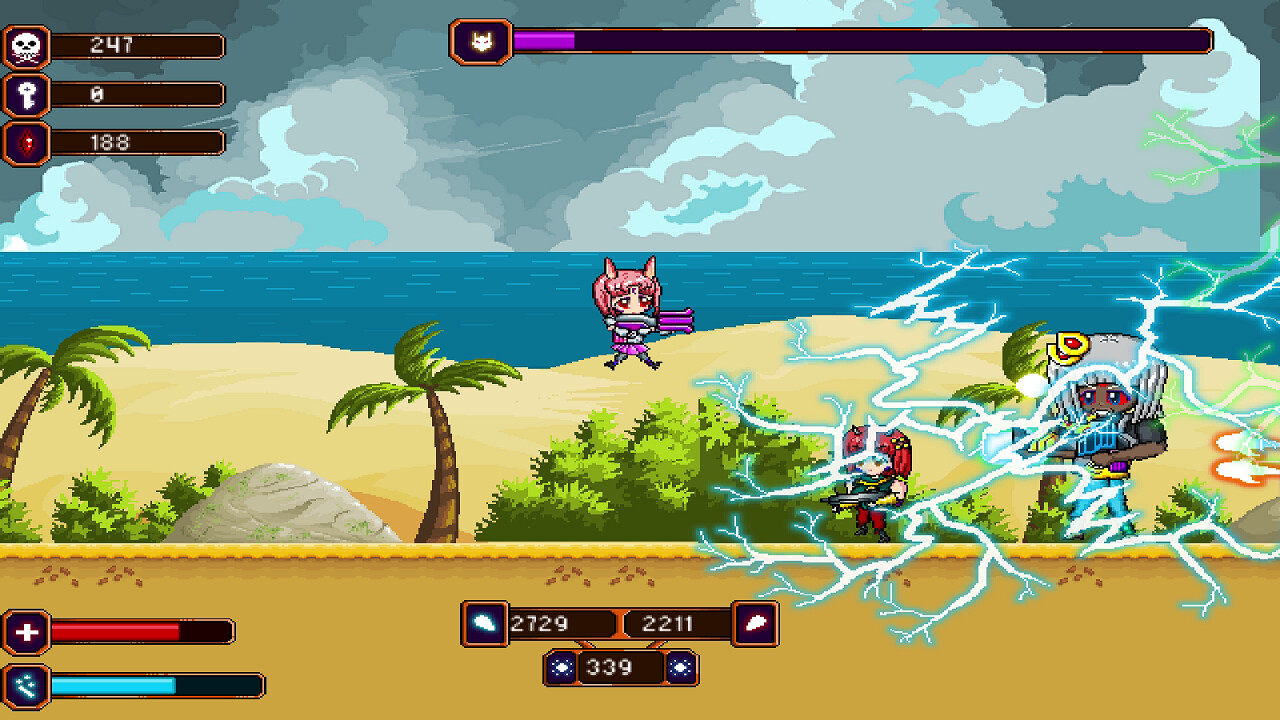Select the white key icon

[27, 95]
